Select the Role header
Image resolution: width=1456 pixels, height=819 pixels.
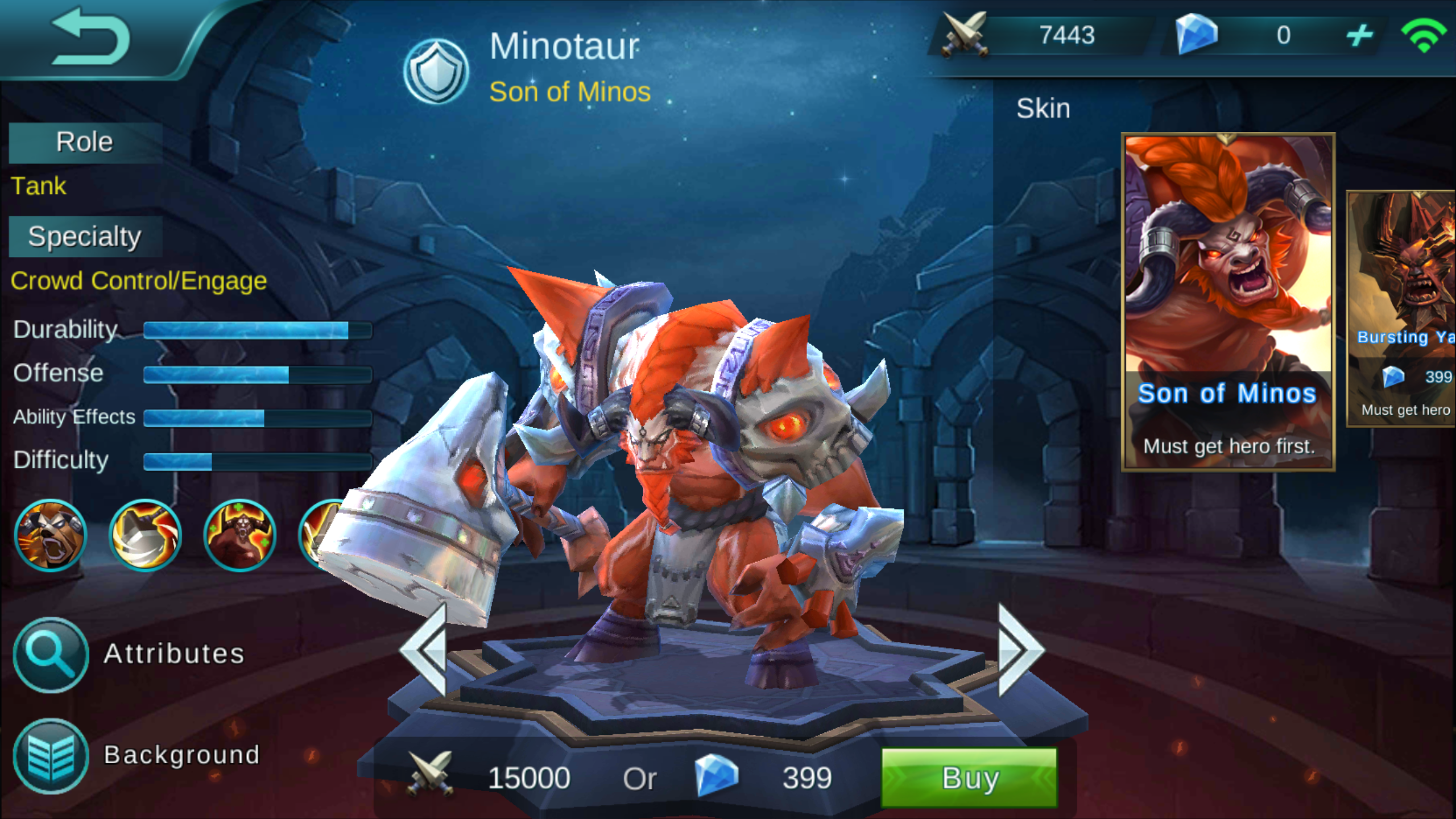[x=84, y=142]
